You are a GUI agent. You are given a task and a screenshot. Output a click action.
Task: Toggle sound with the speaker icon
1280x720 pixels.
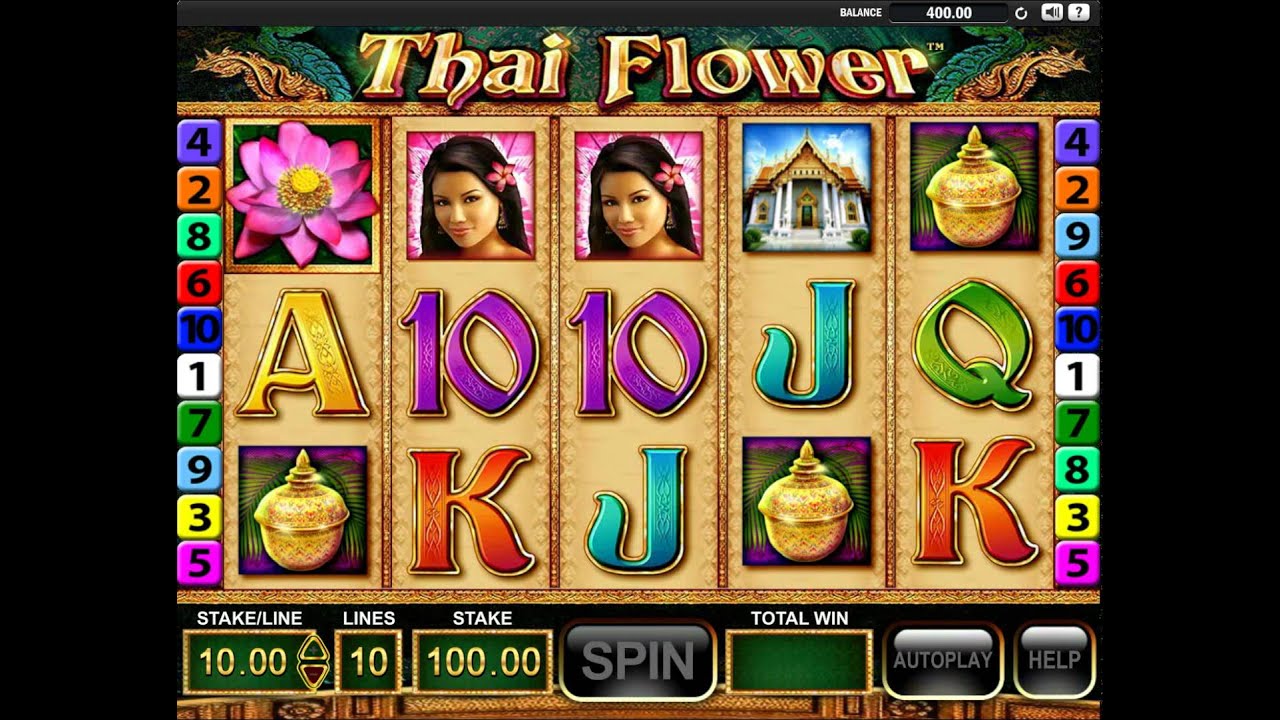pyautogui.click(x=1051, y=13)
